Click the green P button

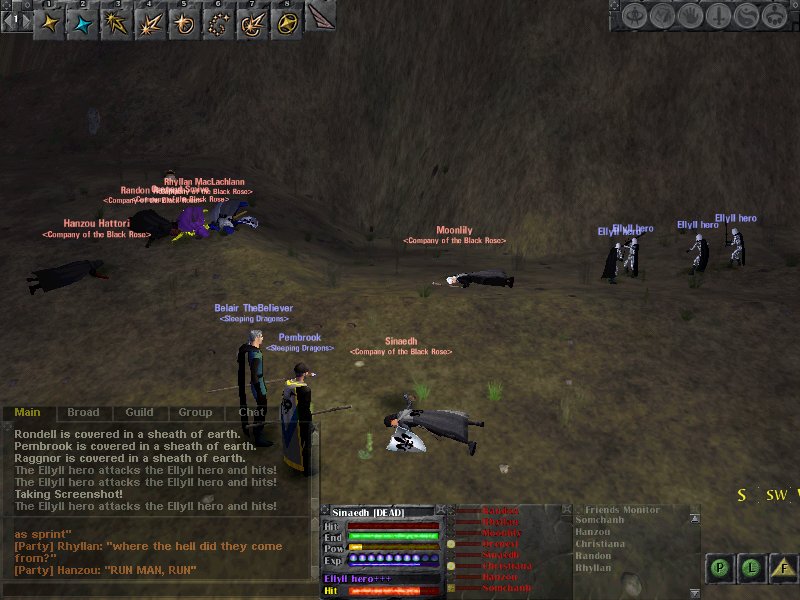point(719,568)
